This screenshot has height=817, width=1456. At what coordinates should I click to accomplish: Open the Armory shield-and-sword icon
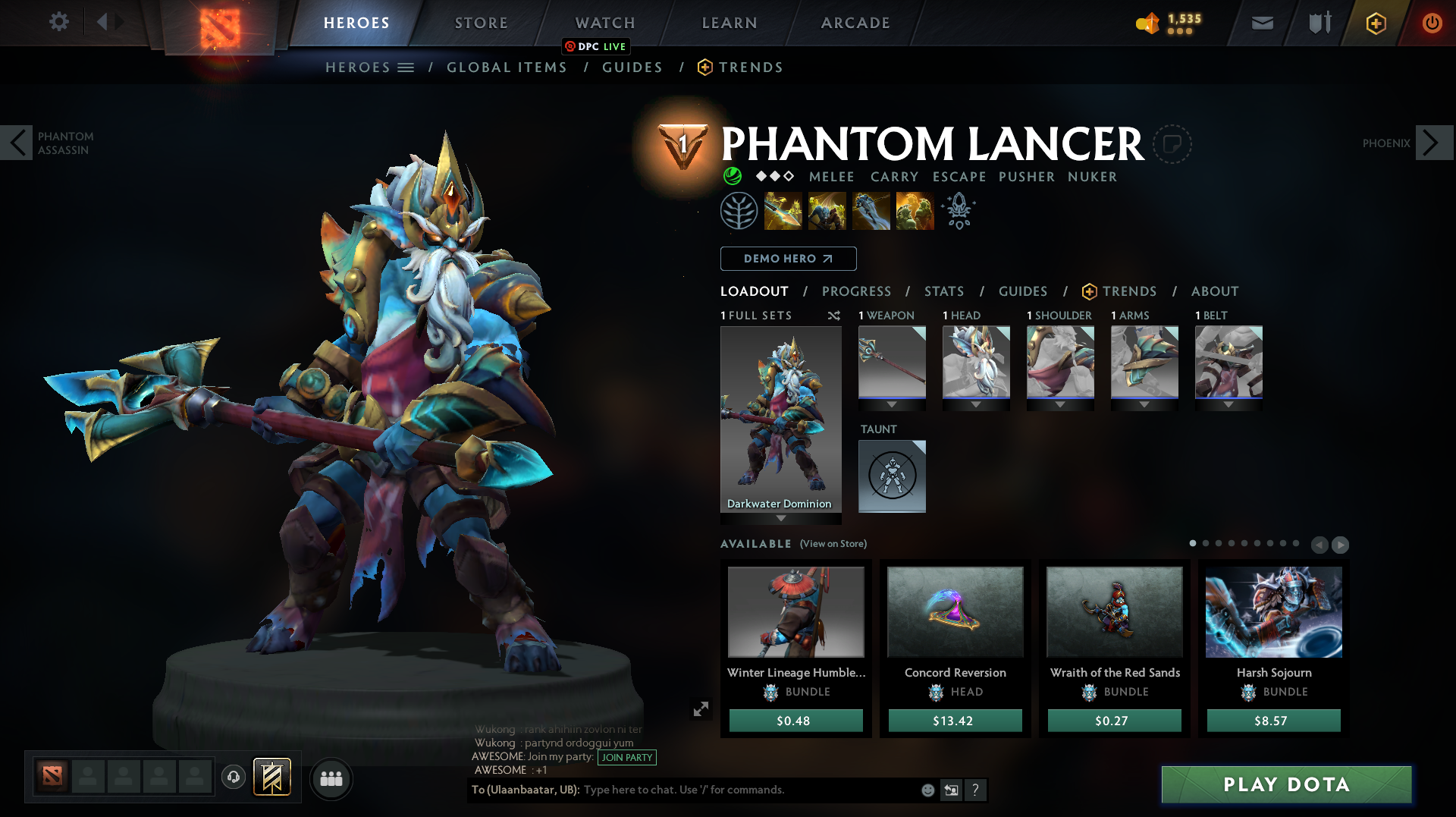1318,23
